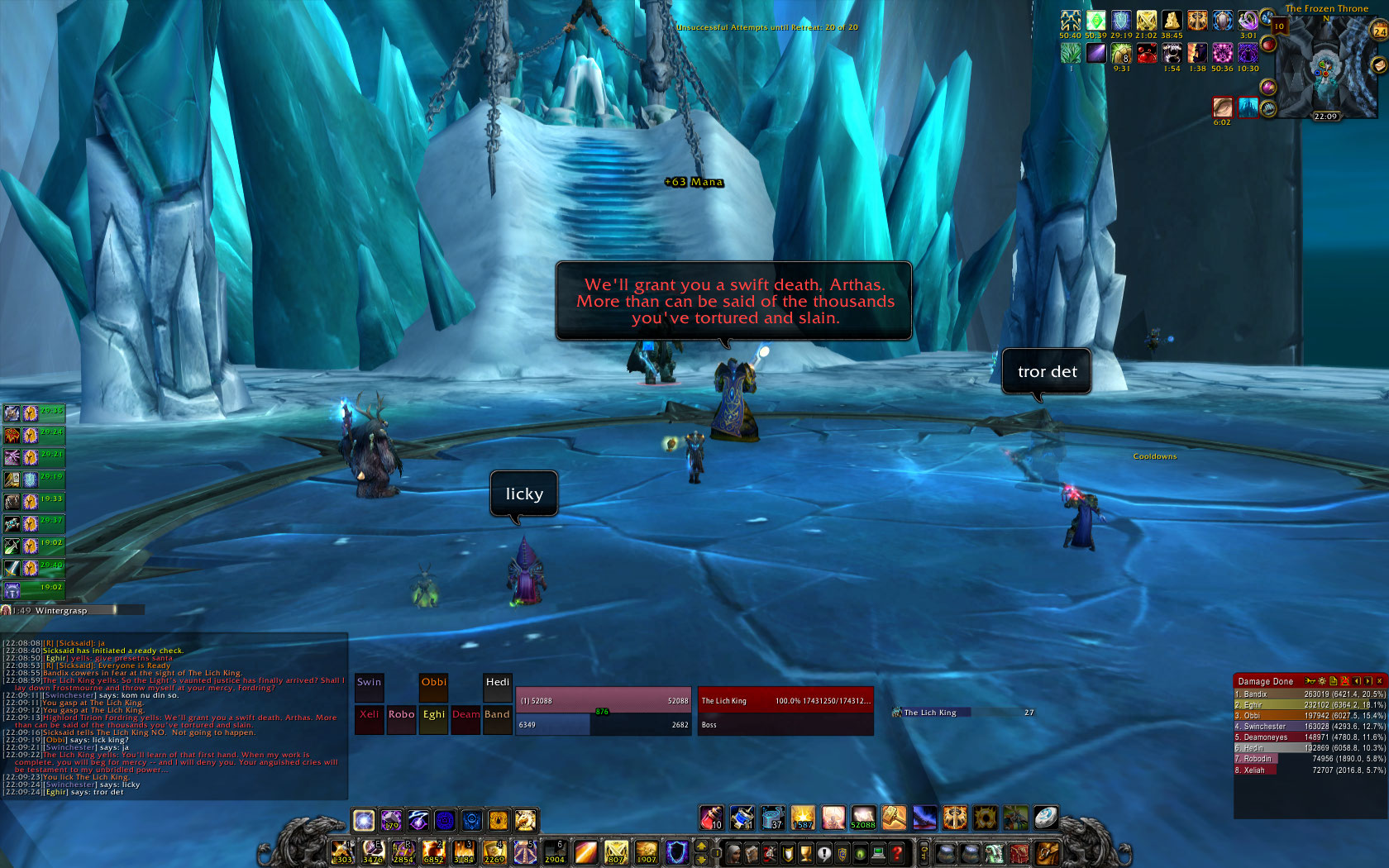
Task: Open the red question mark help button
Action: (x=896, y=853)
